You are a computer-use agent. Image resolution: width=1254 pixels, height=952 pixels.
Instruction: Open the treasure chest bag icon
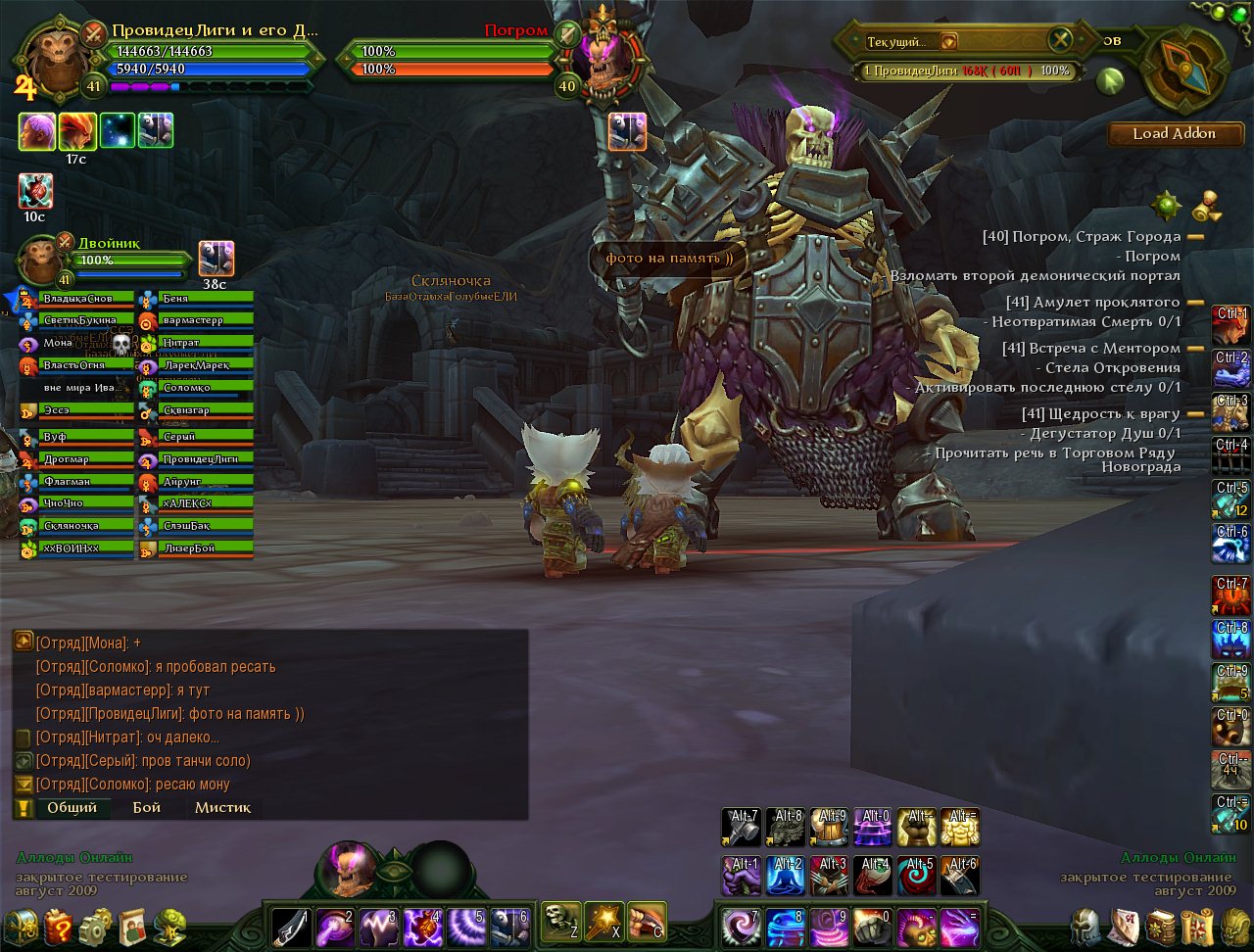[x=22, y=927]
